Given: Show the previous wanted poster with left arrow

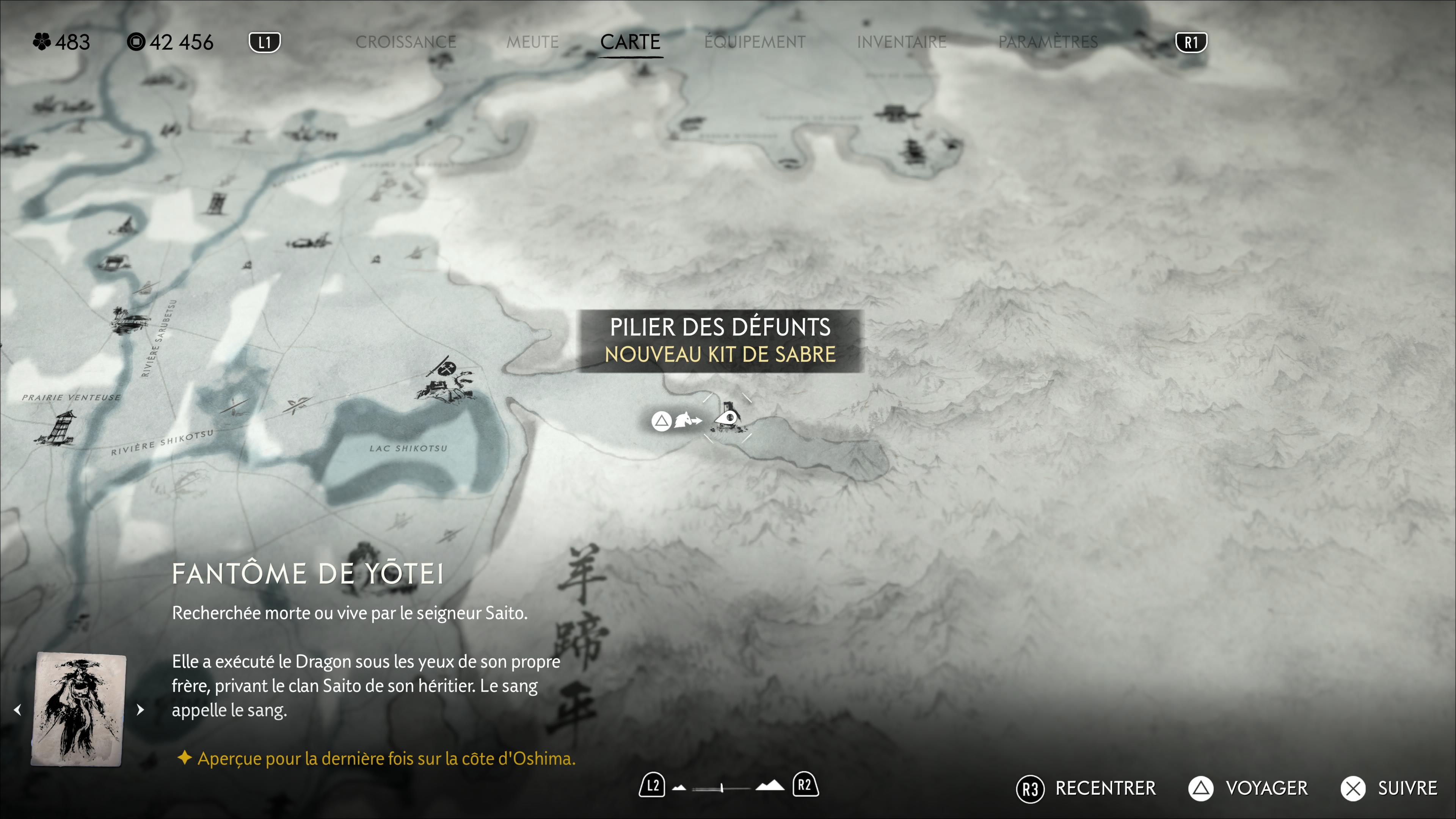Looking at the screenshot, I should click(17, 709).
